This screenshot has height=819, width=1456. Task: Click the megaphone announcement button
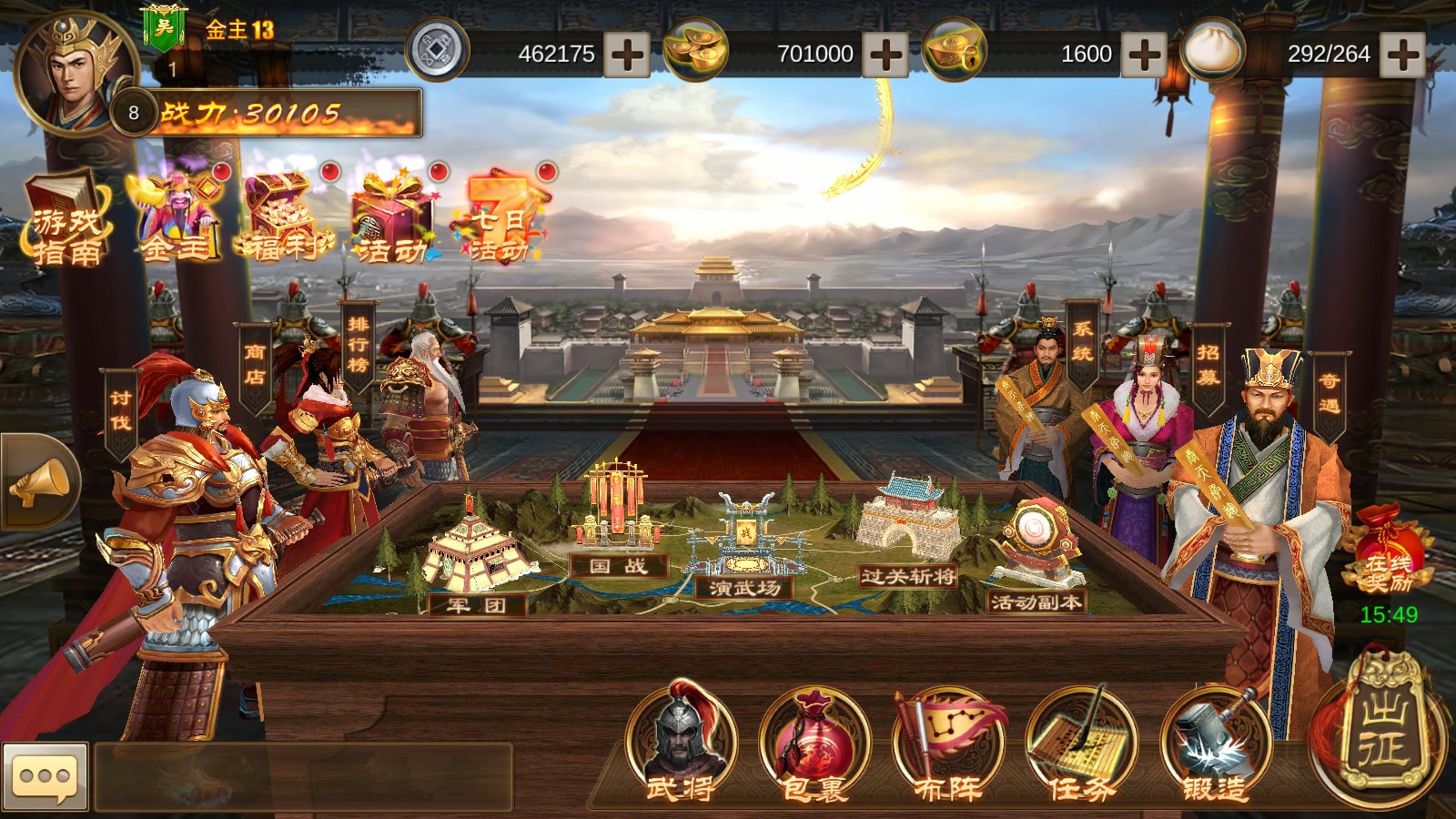click(x=39, y=482)
